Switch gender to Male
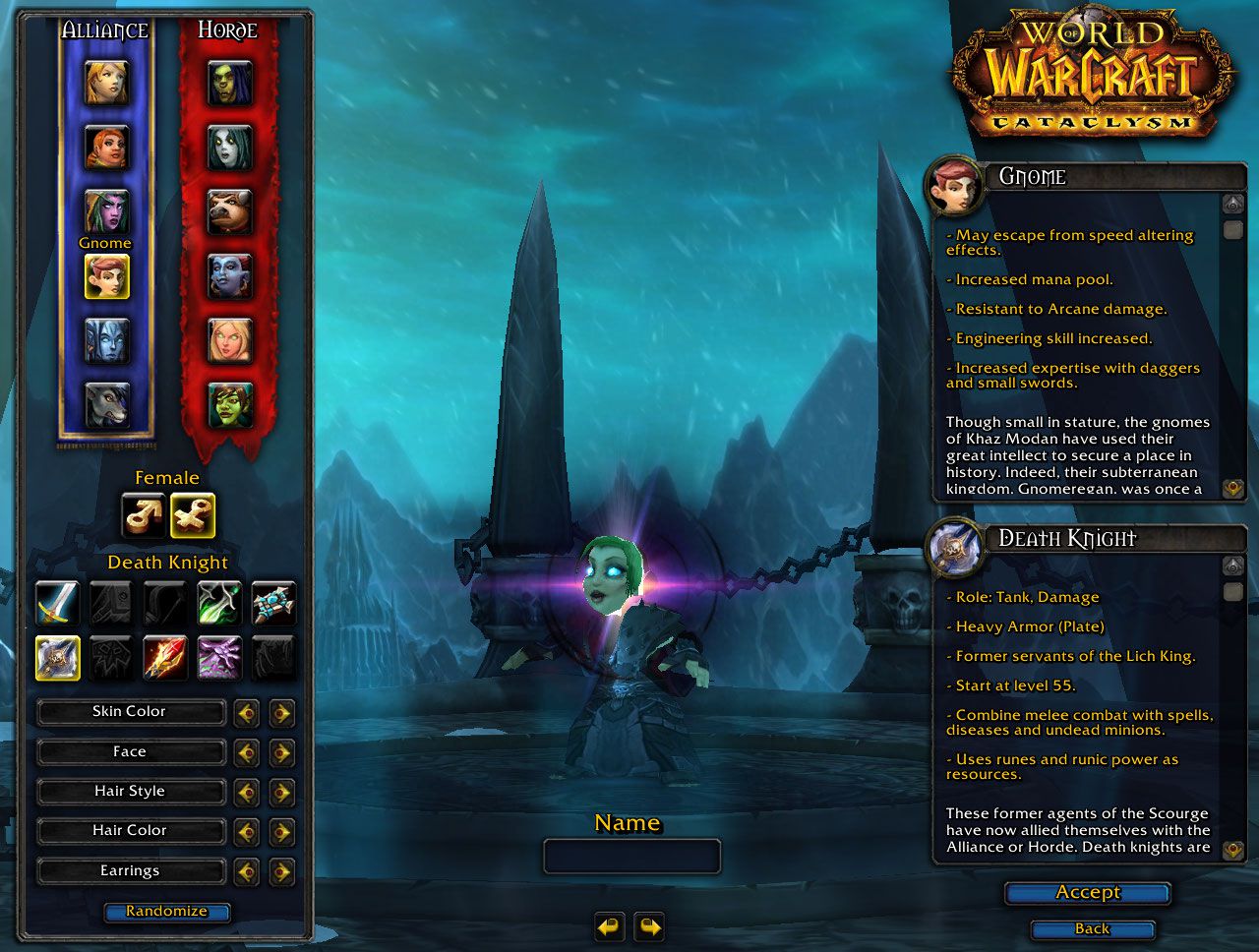Screen dimensions: 1259x952 143,515
